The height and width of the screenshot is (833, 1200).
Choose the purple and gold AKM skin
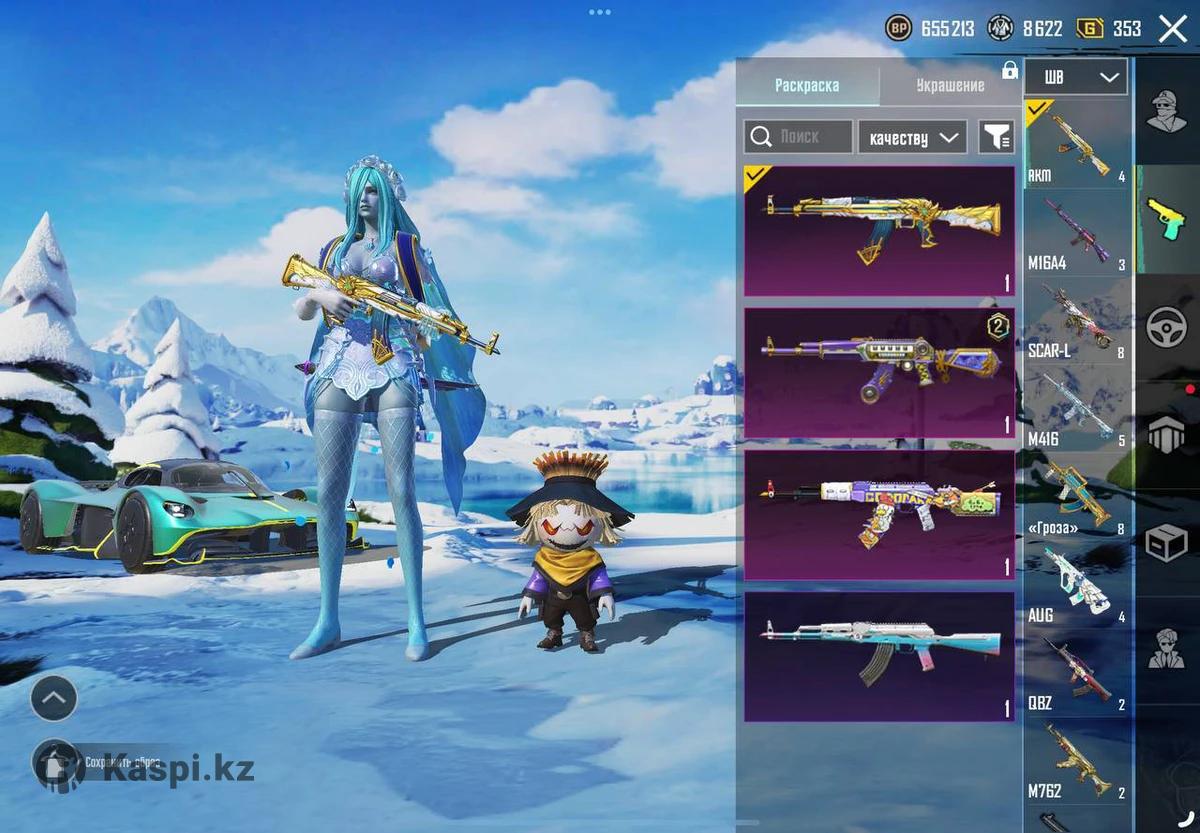pos(879,373)
